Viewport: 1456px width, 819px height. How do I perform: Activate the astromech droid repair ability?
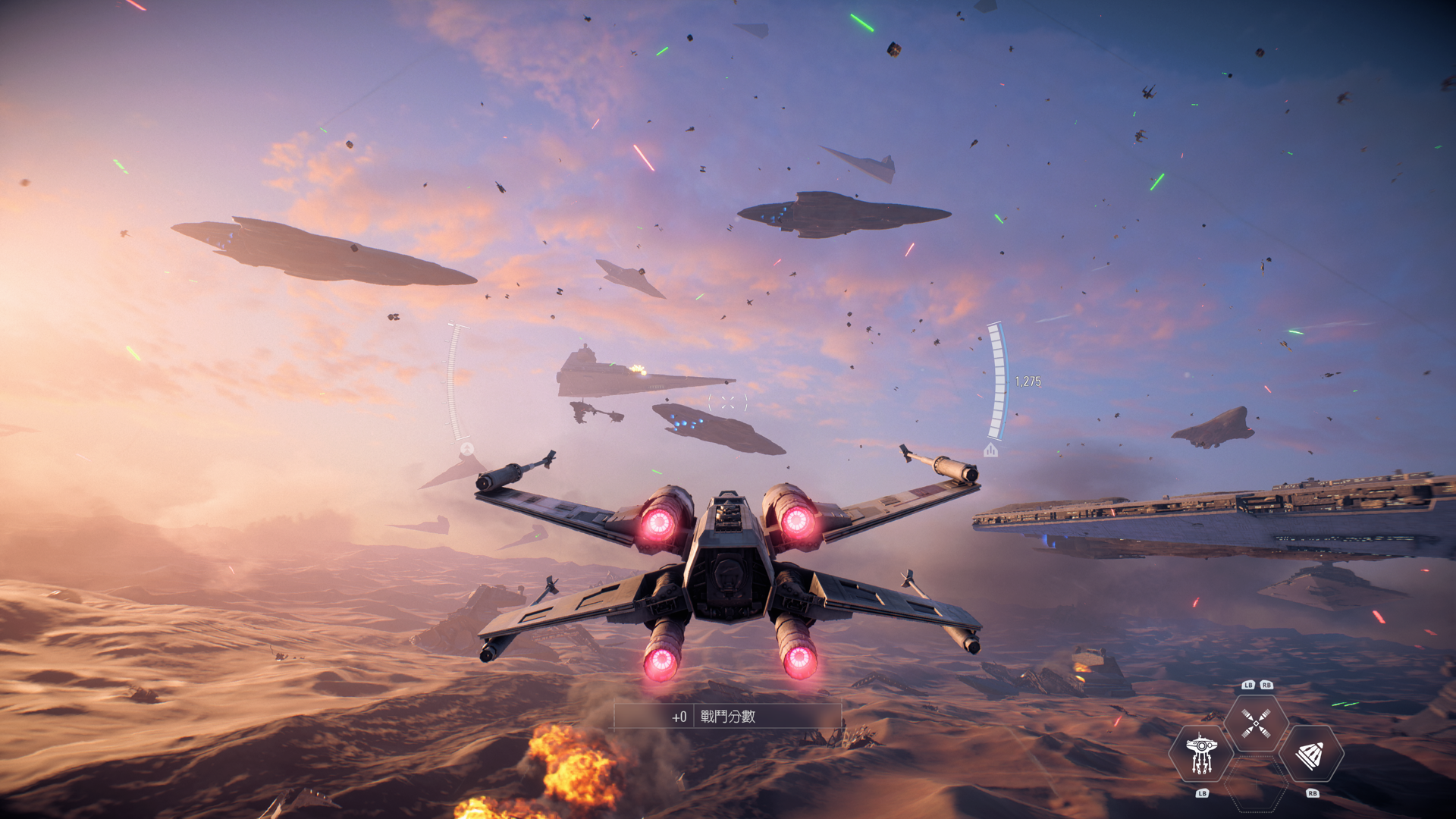tap(1201, 754)
